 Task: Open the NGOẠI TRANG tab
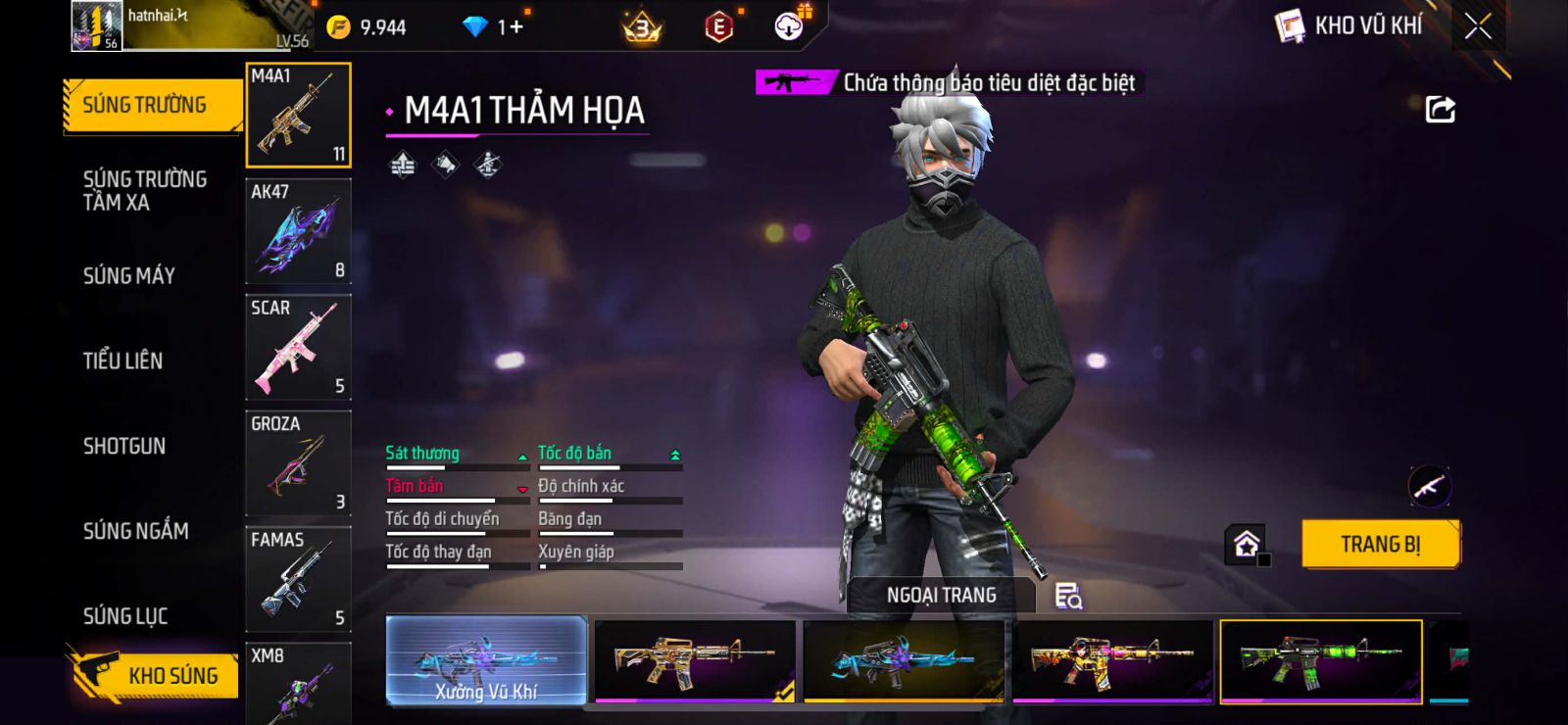click(x=941, y=595)
